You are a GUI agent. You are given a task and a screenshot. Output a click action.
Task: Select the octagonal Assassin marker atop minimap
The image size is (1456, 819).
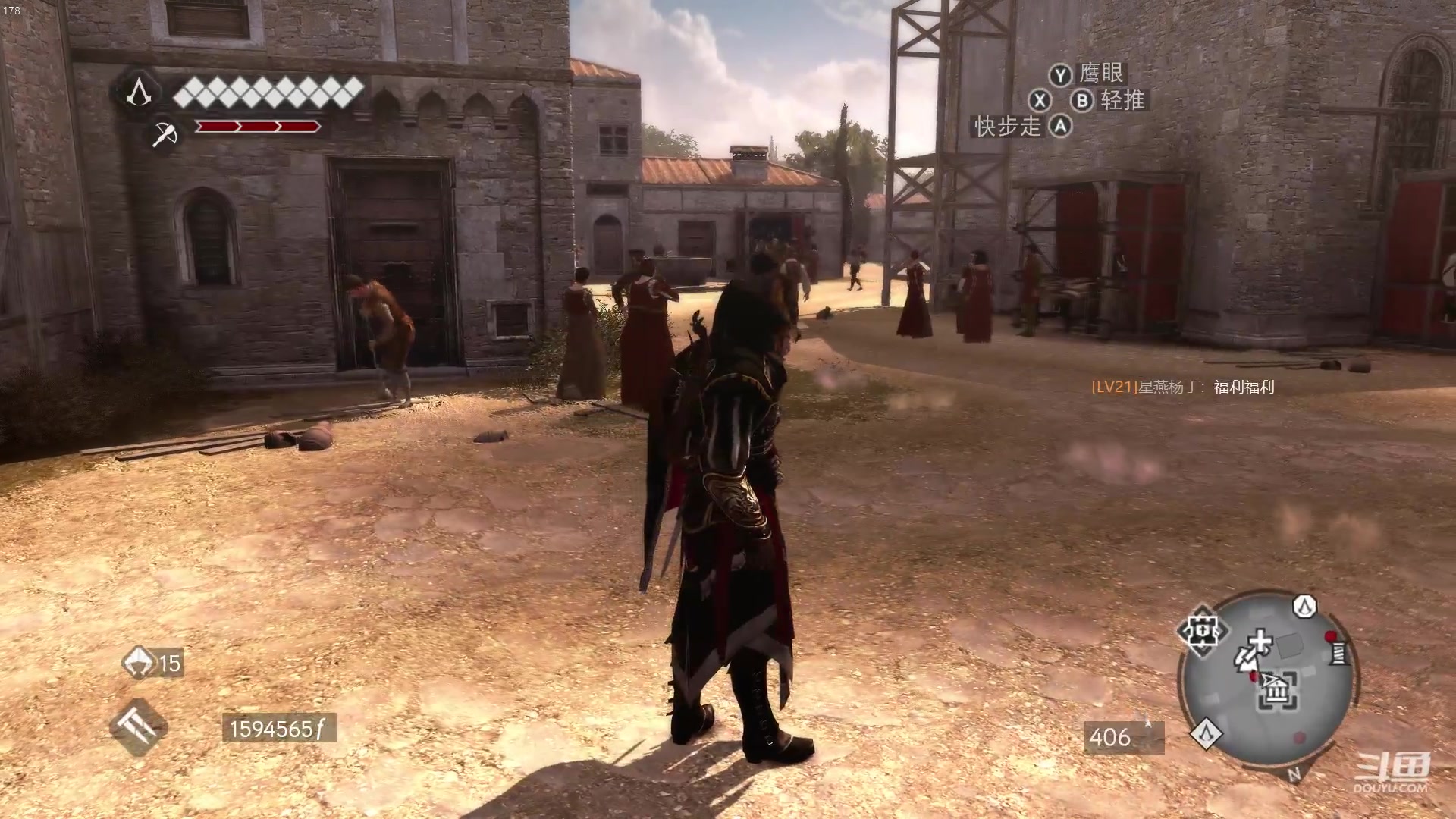pyautogui.click(x=1304, y=606)
